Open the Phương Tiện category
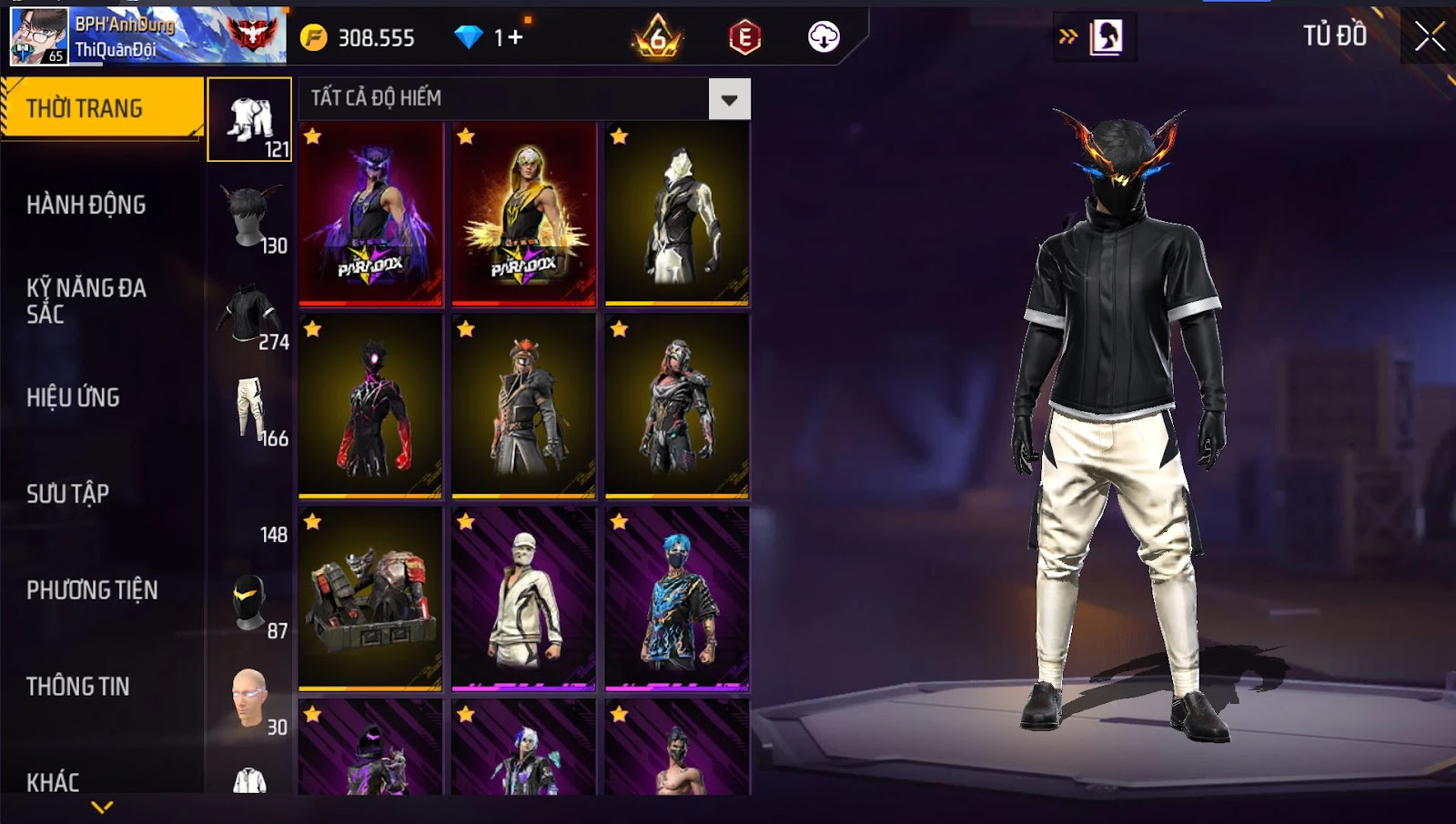This screenshot has height=824, width=1456. 92,590
